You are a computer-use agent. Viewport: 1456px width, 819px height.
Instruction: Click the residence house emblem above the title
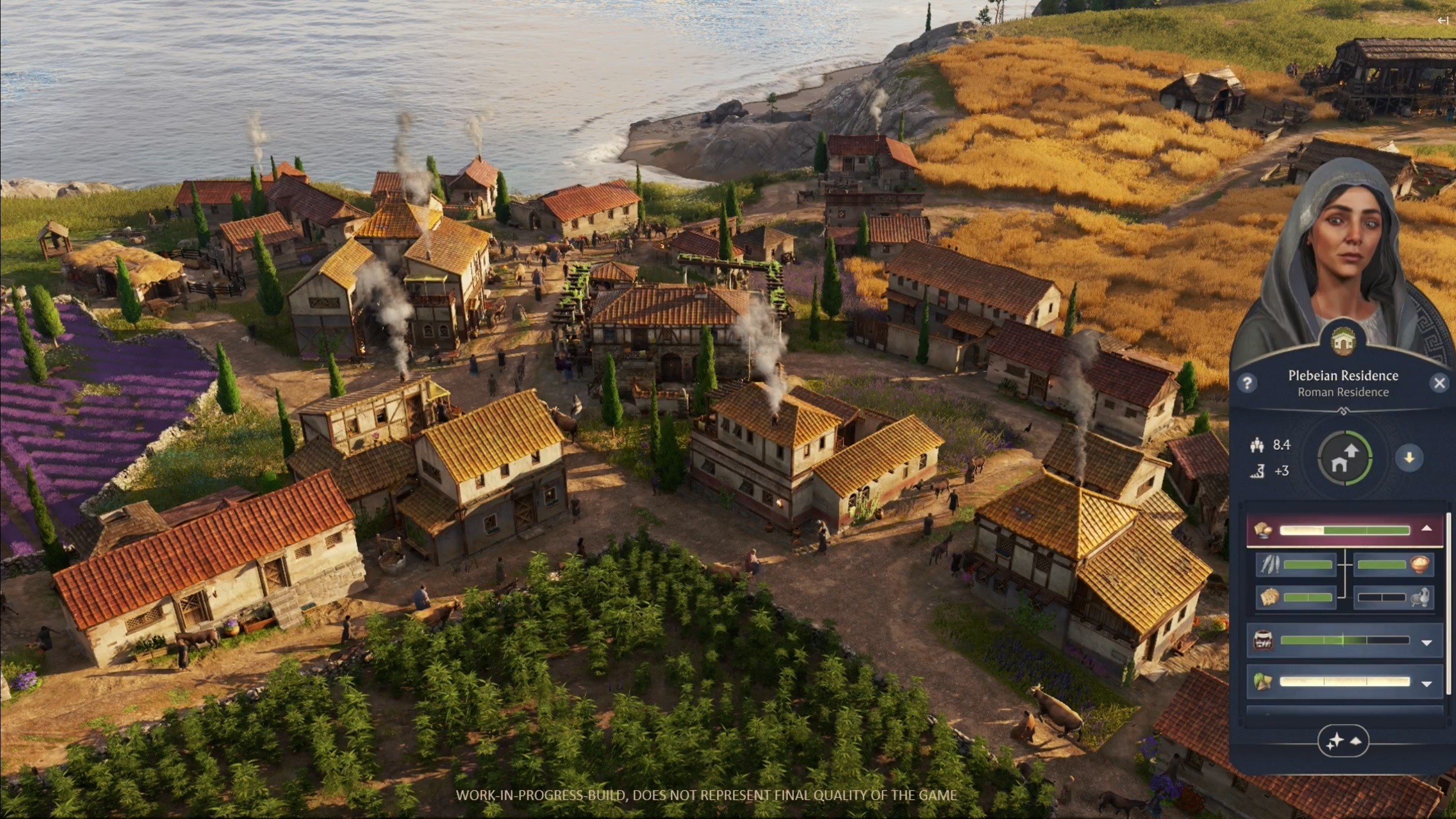[x=1343, y=342]
